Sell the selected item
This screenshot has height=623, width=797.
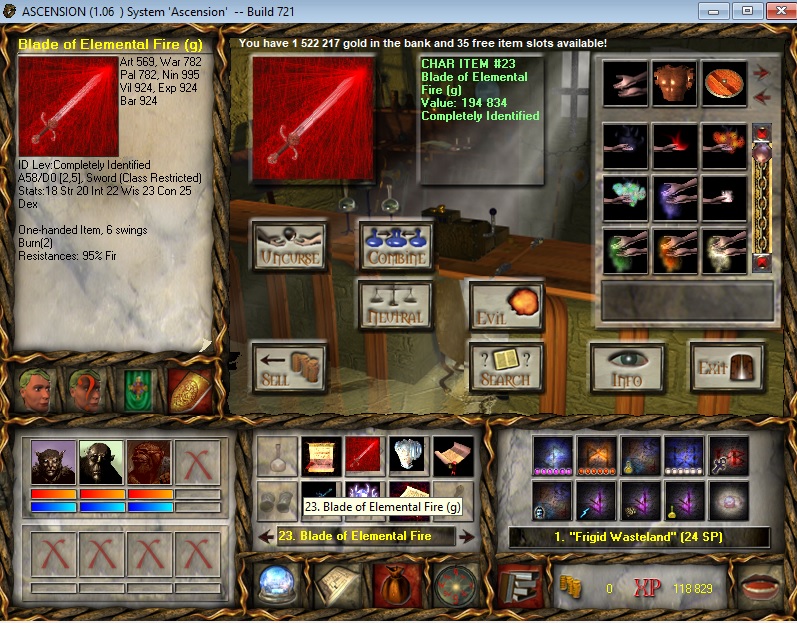(288, 367)
